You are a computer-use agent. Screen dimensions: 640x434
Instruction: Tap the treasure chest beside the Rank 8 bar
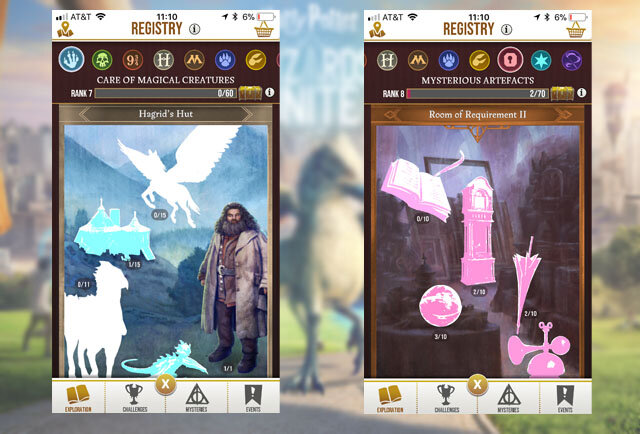click(562, 94)
